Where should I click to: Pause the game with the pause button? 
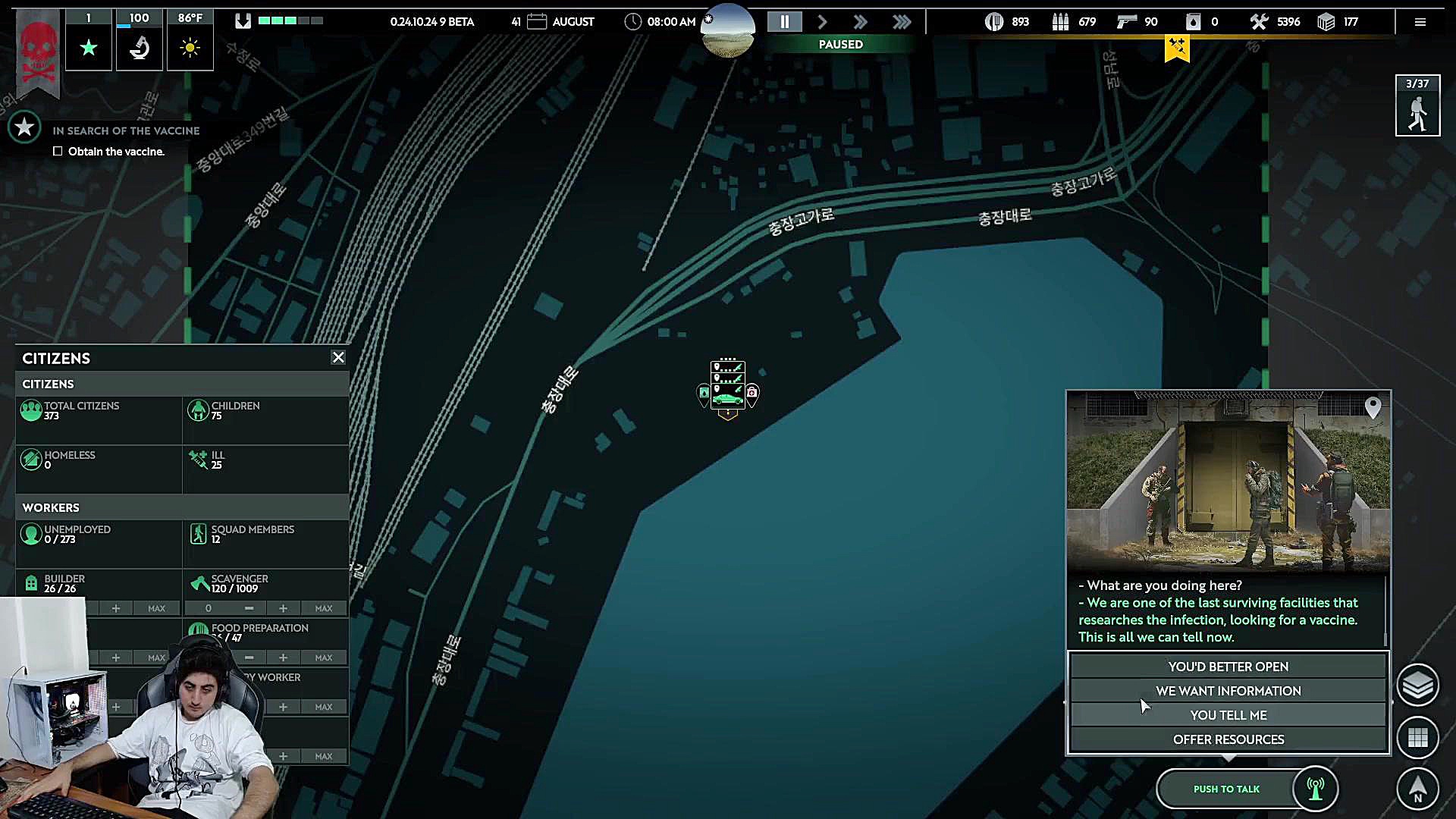(x=785, y=22)
